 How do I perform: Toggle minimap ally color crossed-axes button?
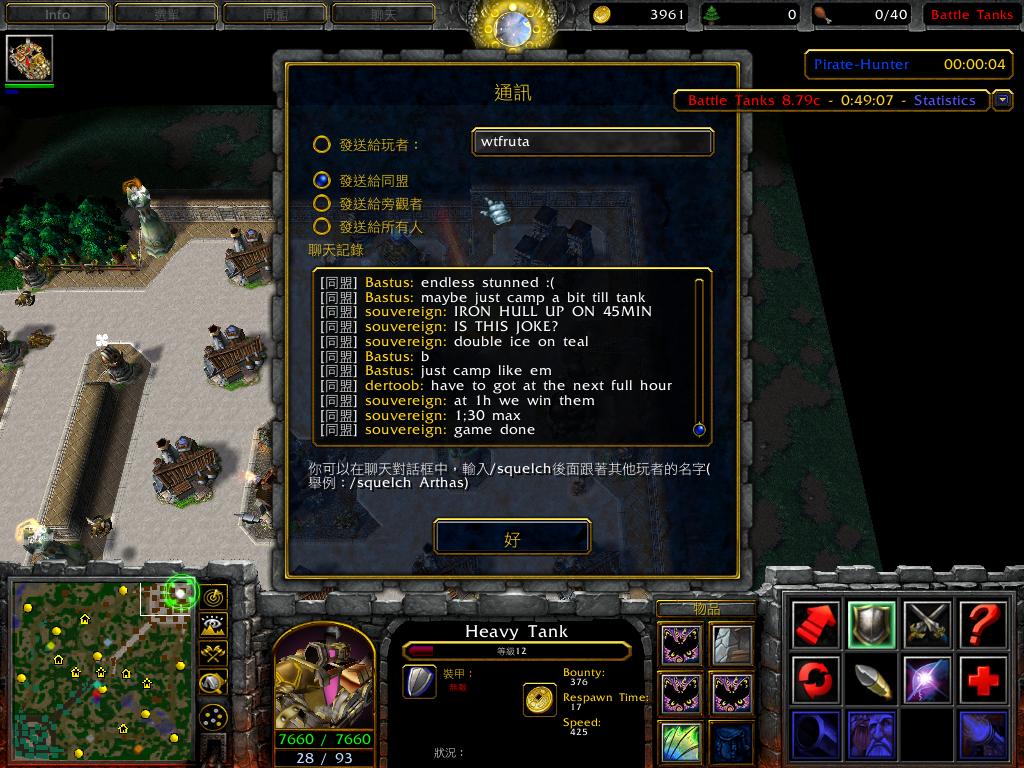point(213,654)
